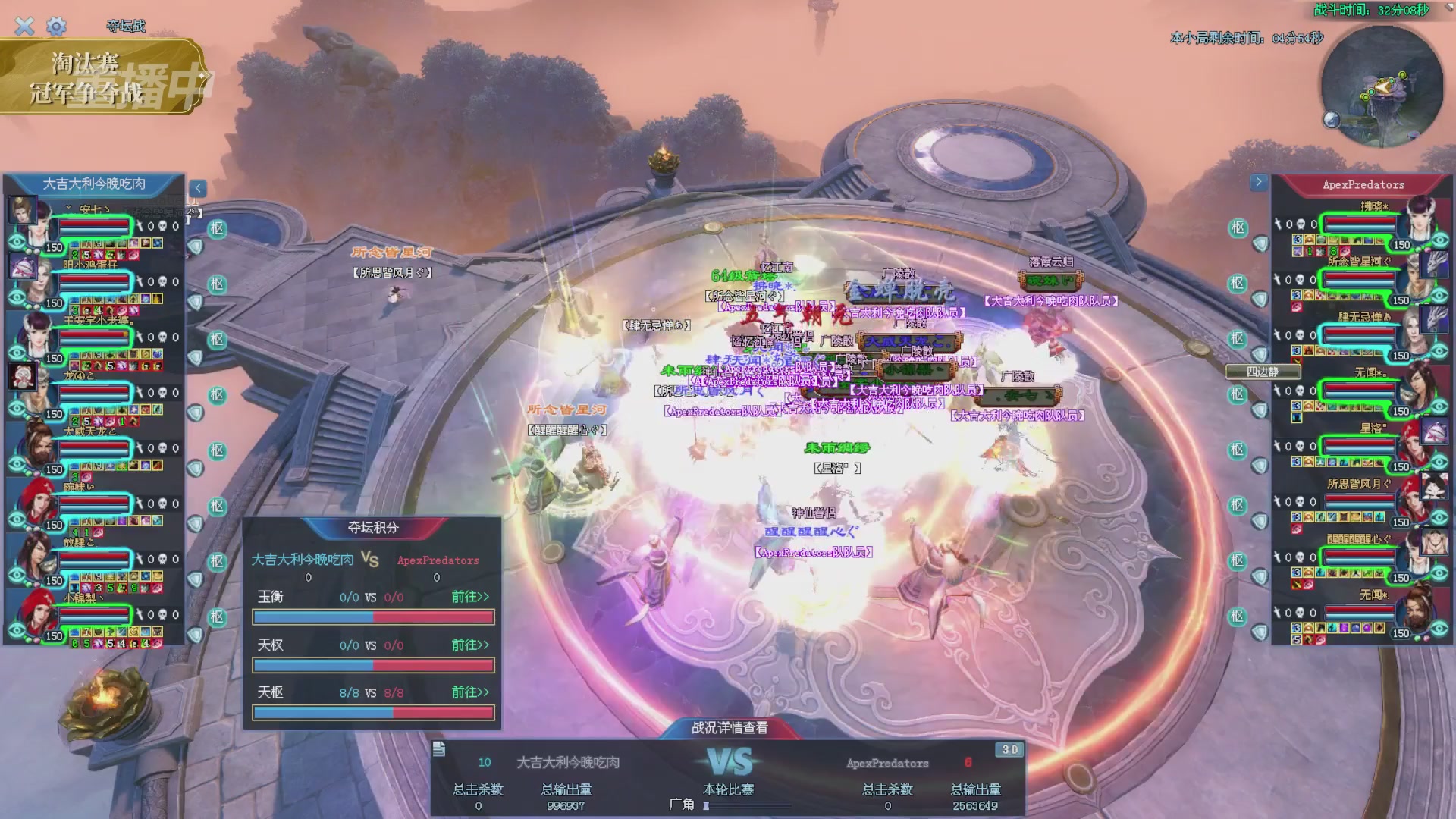The height and width of the screenshot is (819, 1456).
Task: Spectate player 小锦梨 via eye icon
Action: coord(17,631)
